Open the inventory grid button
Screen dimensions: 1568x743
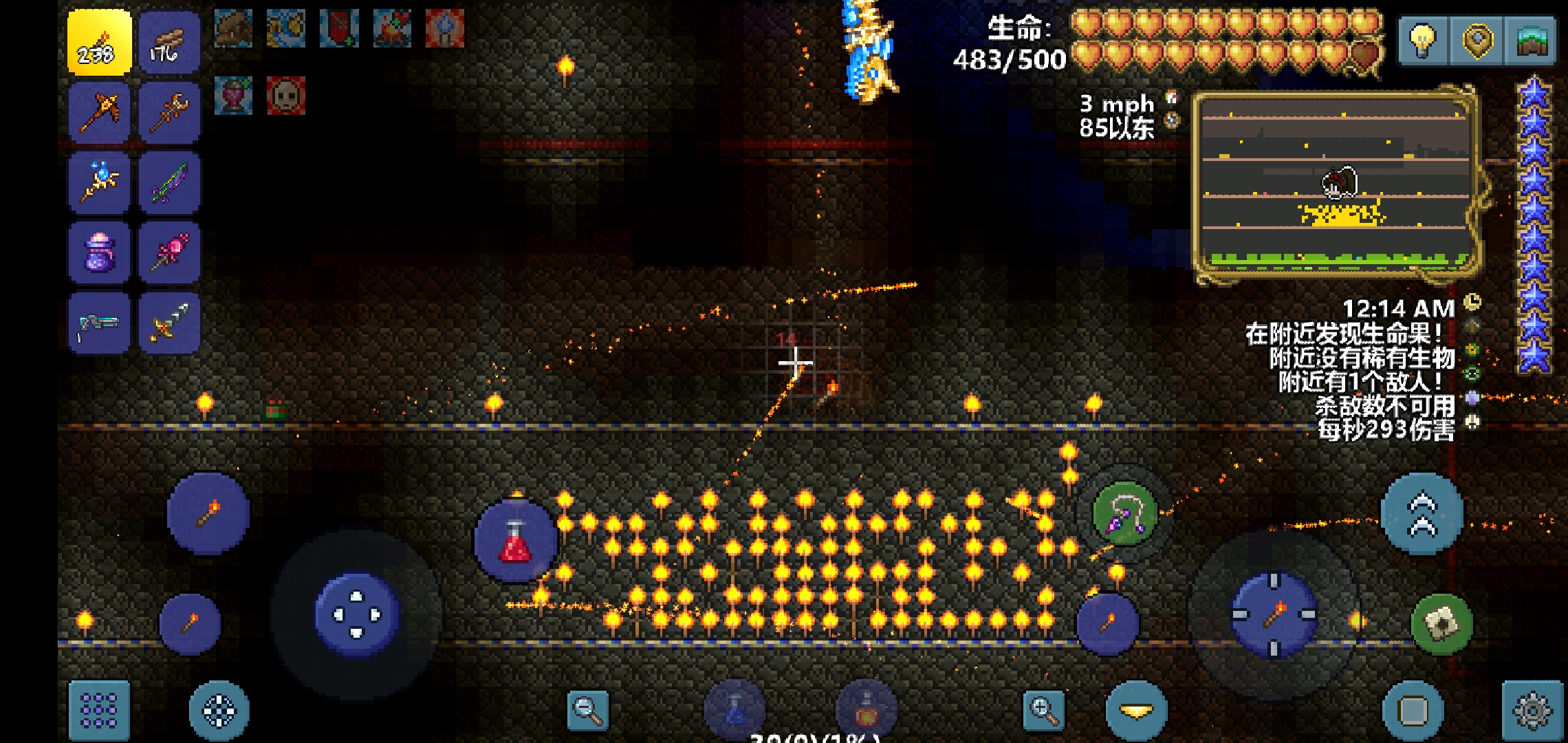99,710
